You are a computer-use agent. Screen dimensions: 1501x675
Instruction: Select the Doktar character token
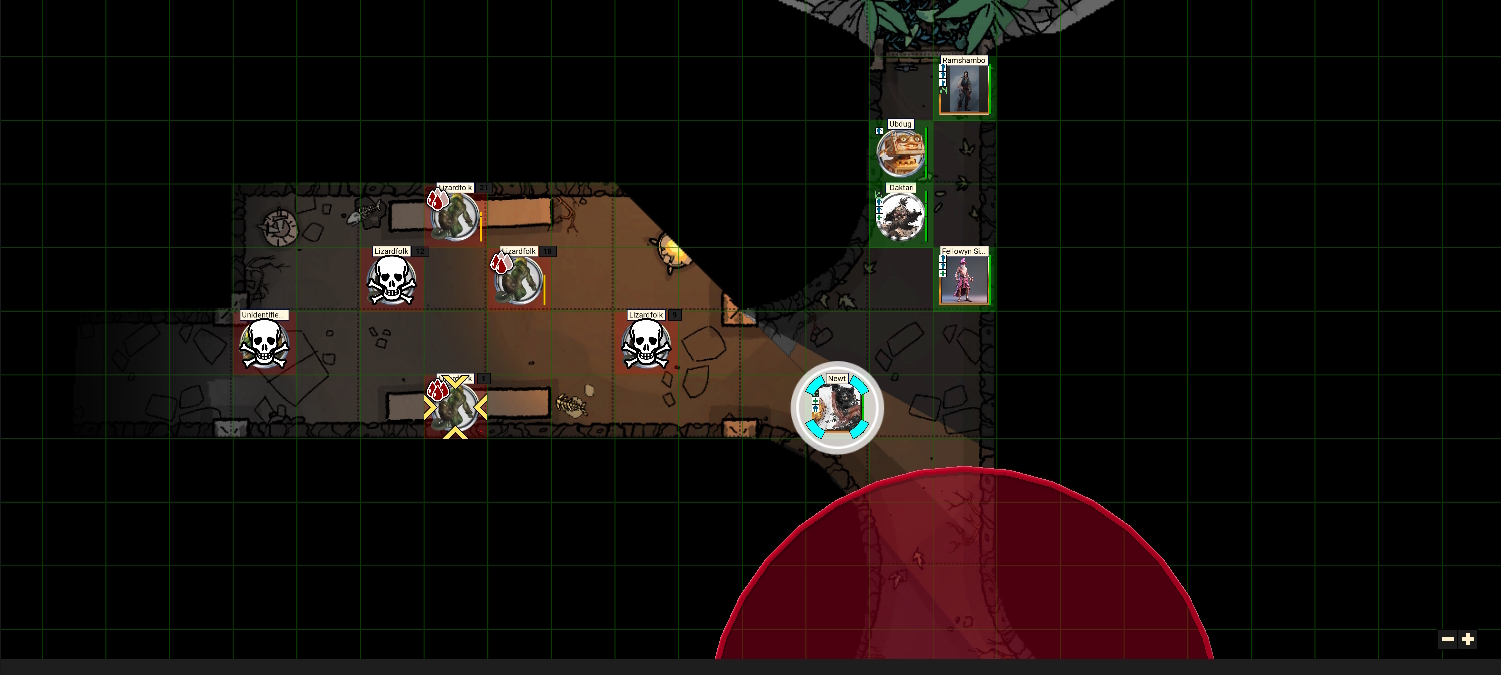pyautogui.click(x=899, y=216)
